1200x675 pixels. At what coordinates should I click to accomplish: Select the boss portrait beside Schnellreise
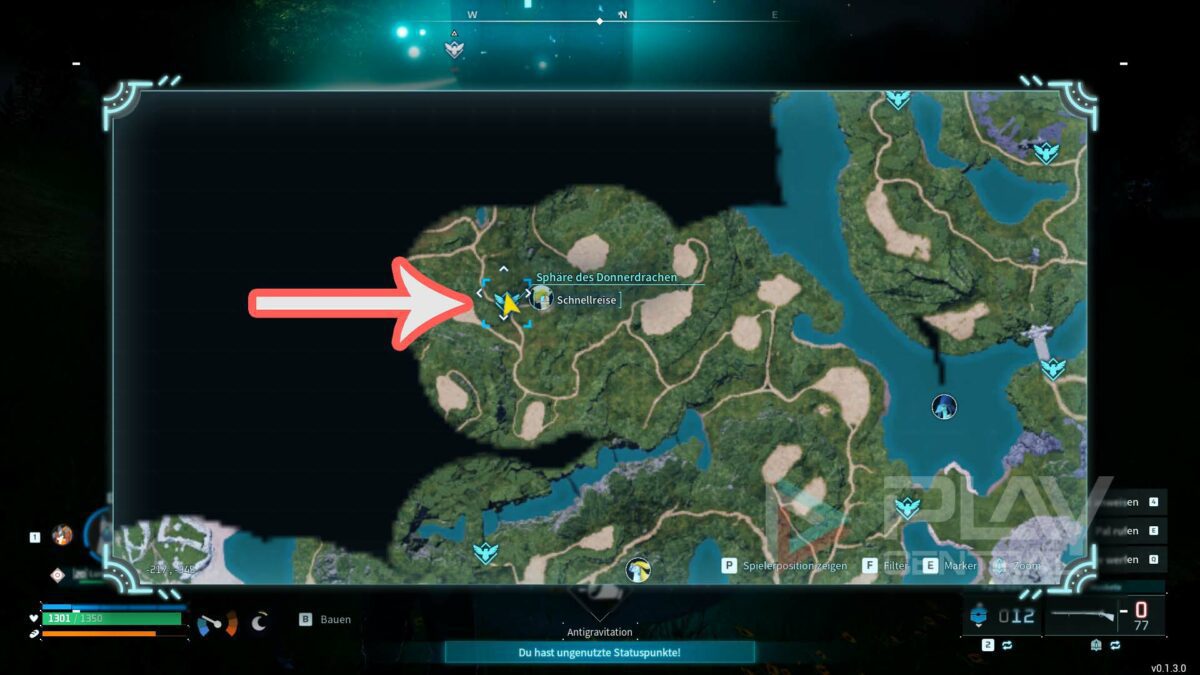[541, 297]
